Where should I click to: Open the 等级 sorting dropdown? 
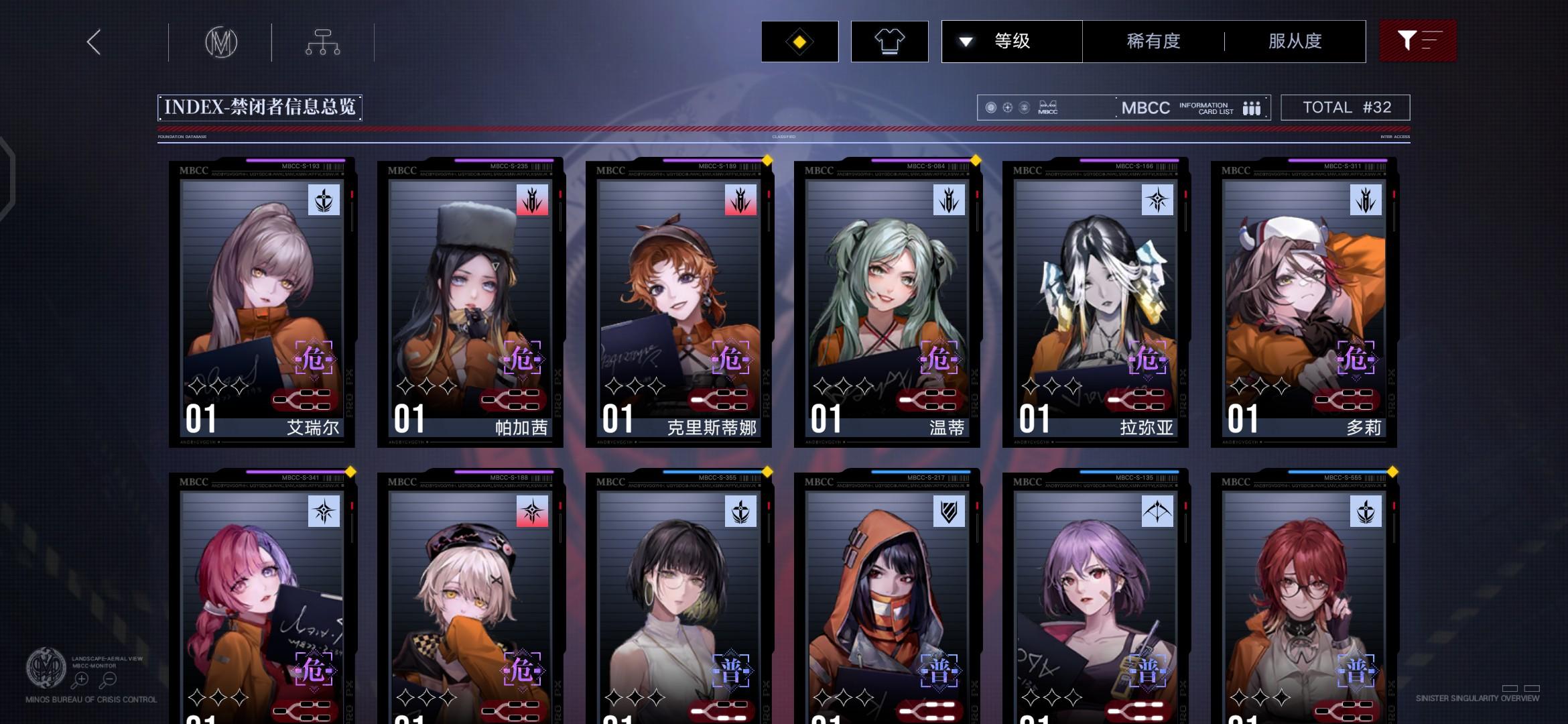(x=1012, y=42)
